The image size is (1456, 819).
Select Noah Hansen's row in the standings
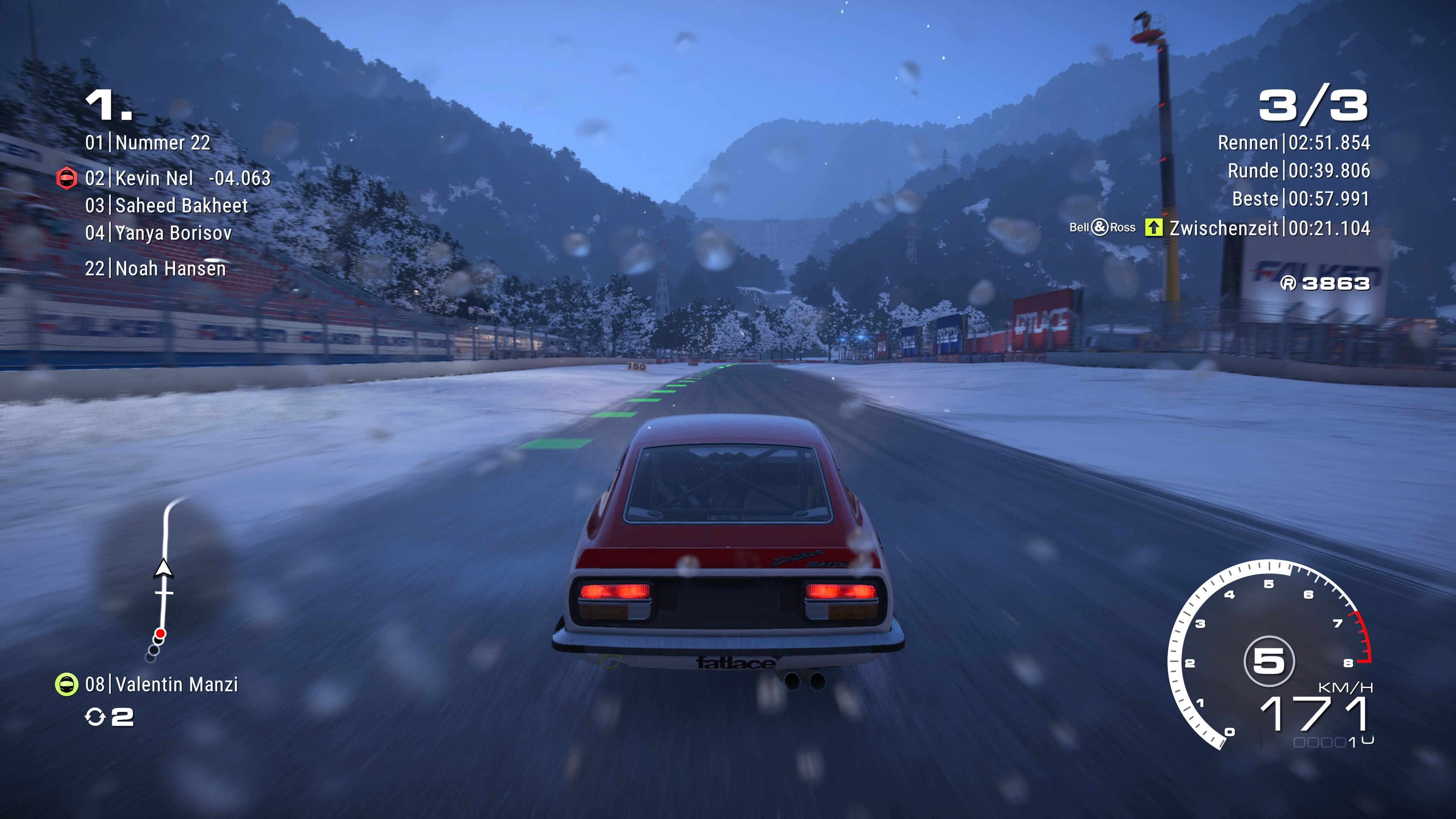coord(170,268)
